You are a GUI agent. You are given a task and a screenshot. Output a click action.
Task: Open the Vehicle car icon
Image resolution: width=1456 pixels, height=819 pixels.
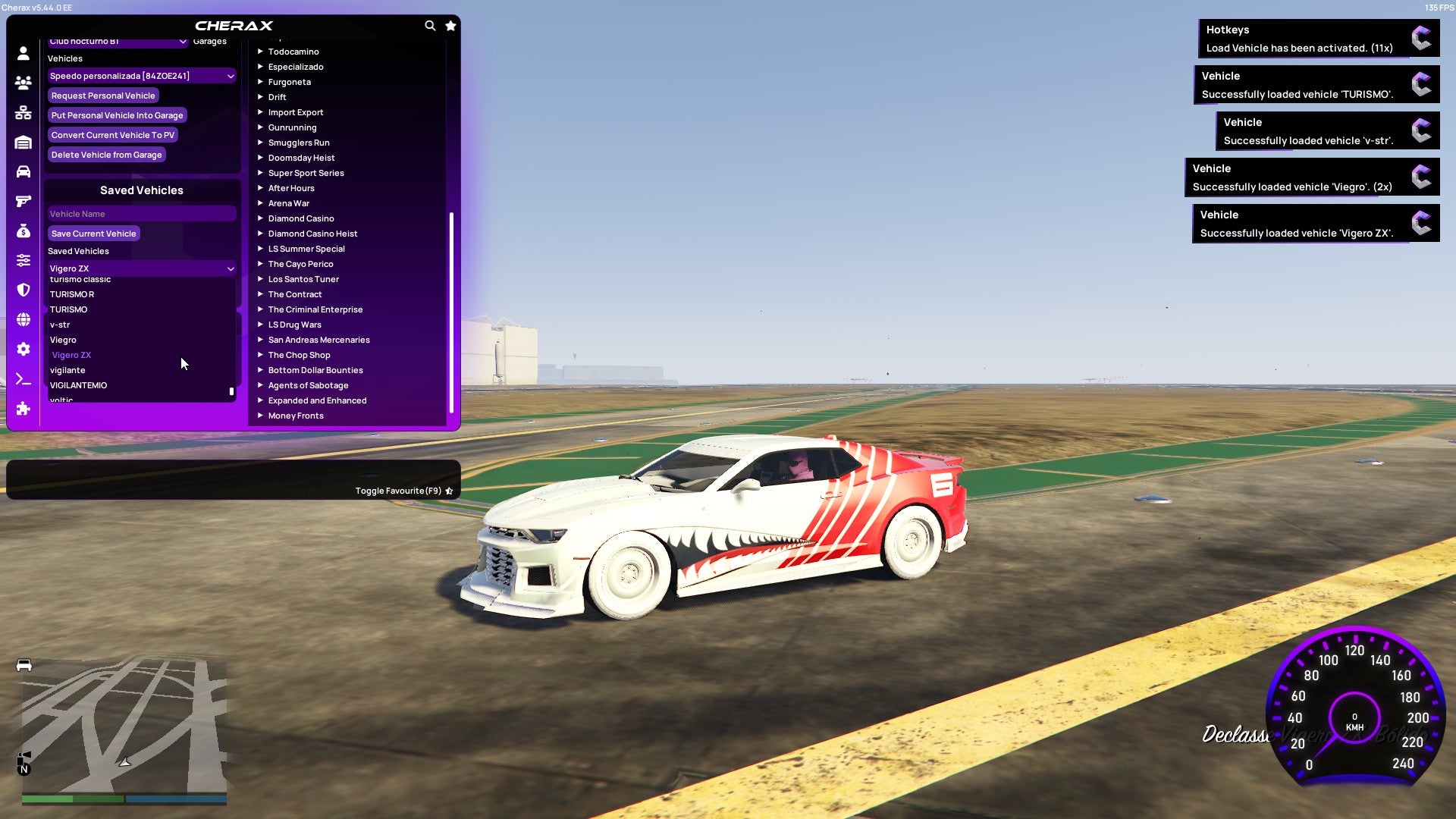click(x=23, y=171)
